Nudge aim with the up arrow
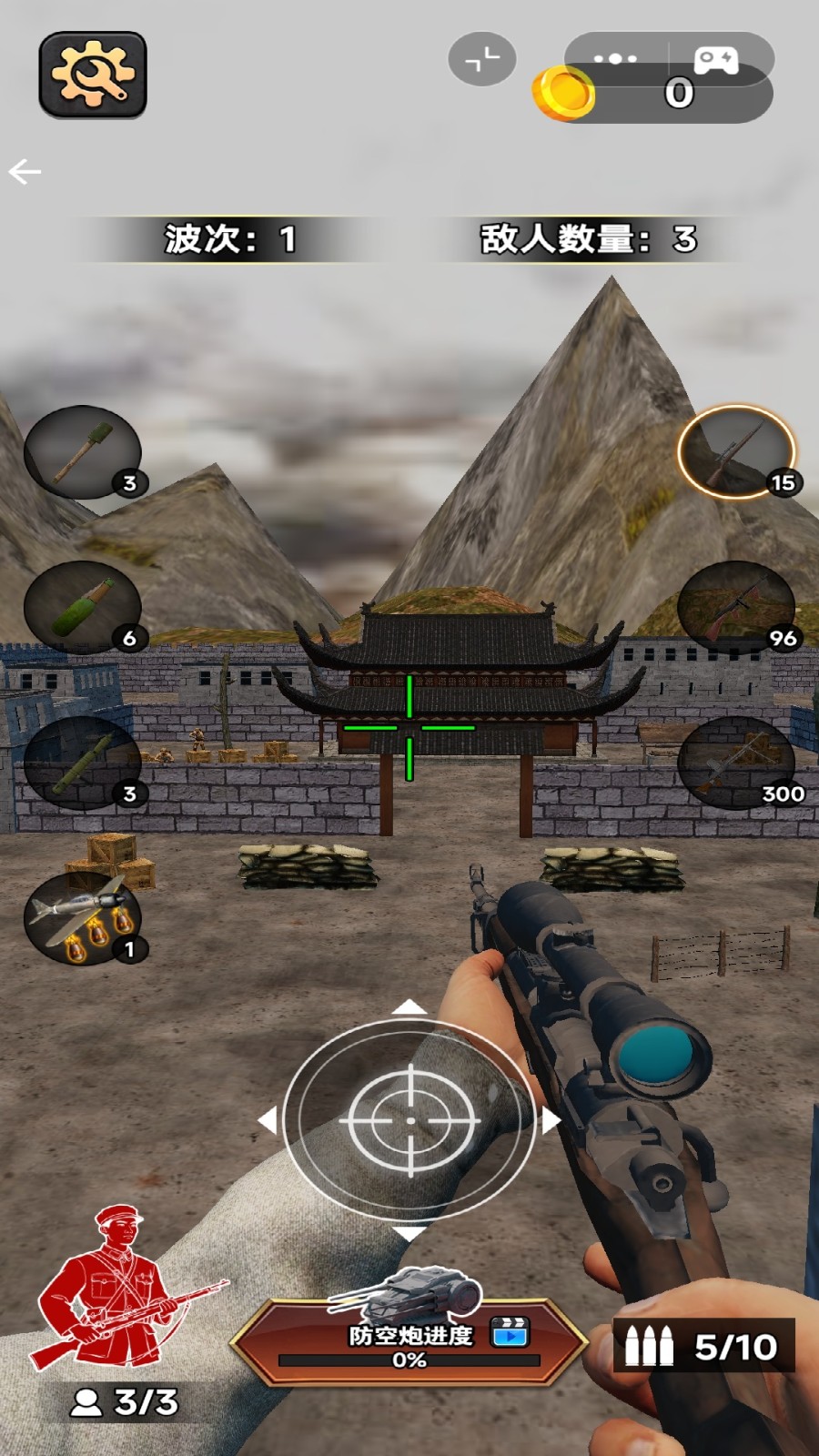 tap(409, 1006)
